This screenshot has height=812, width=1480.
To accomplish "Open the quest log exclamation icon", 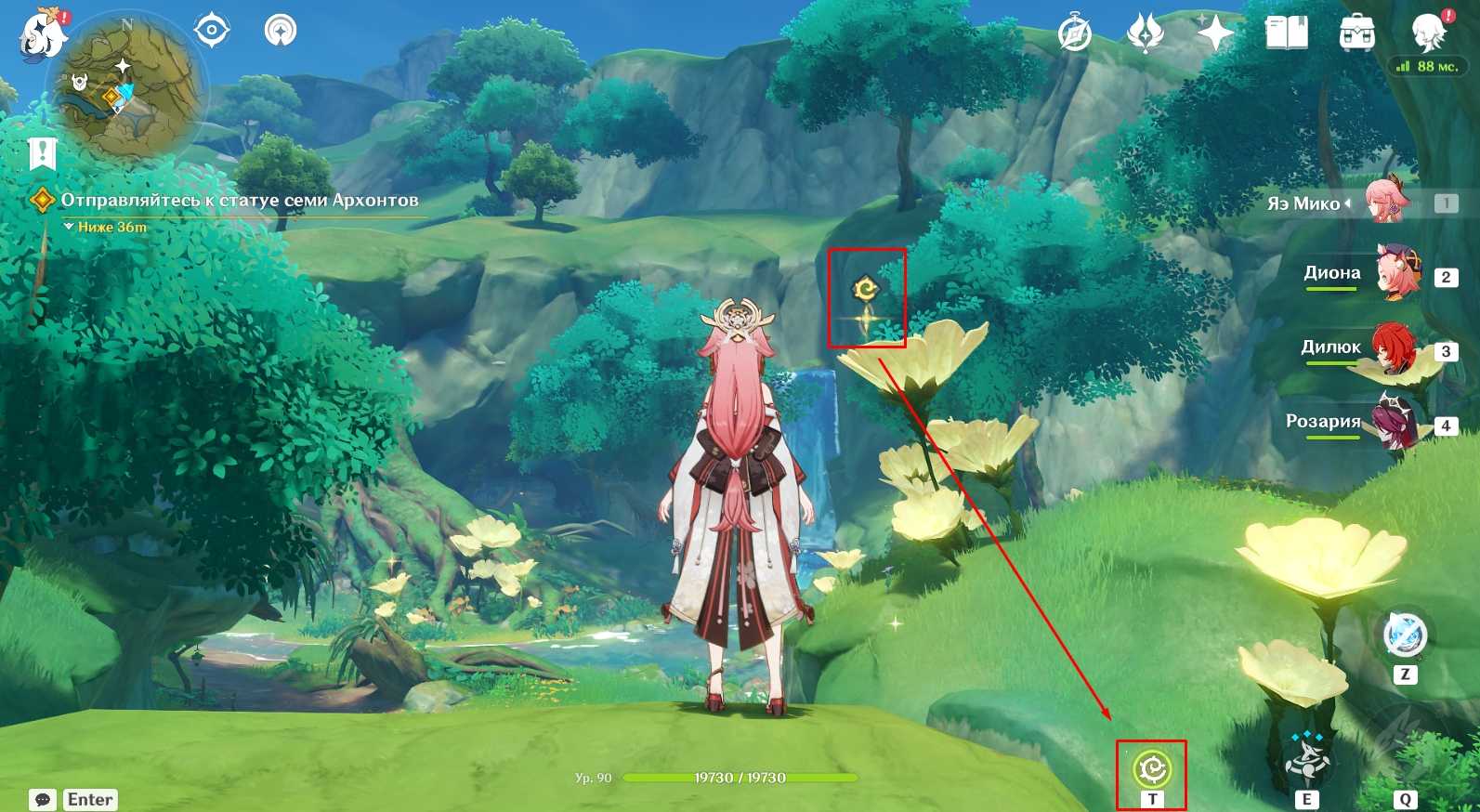I will click(43, 152).
